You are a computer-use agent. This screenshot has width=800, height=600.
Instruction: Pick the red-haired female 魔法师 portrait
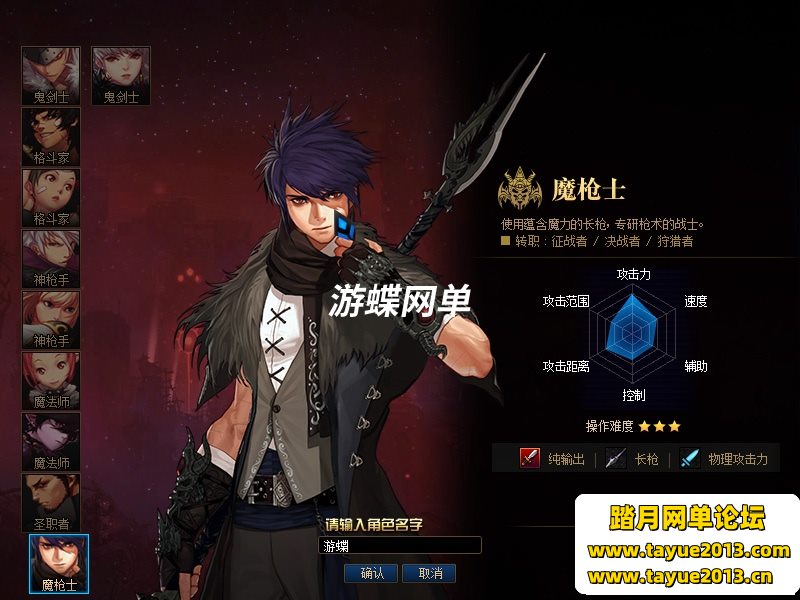(x=51, y=381)
